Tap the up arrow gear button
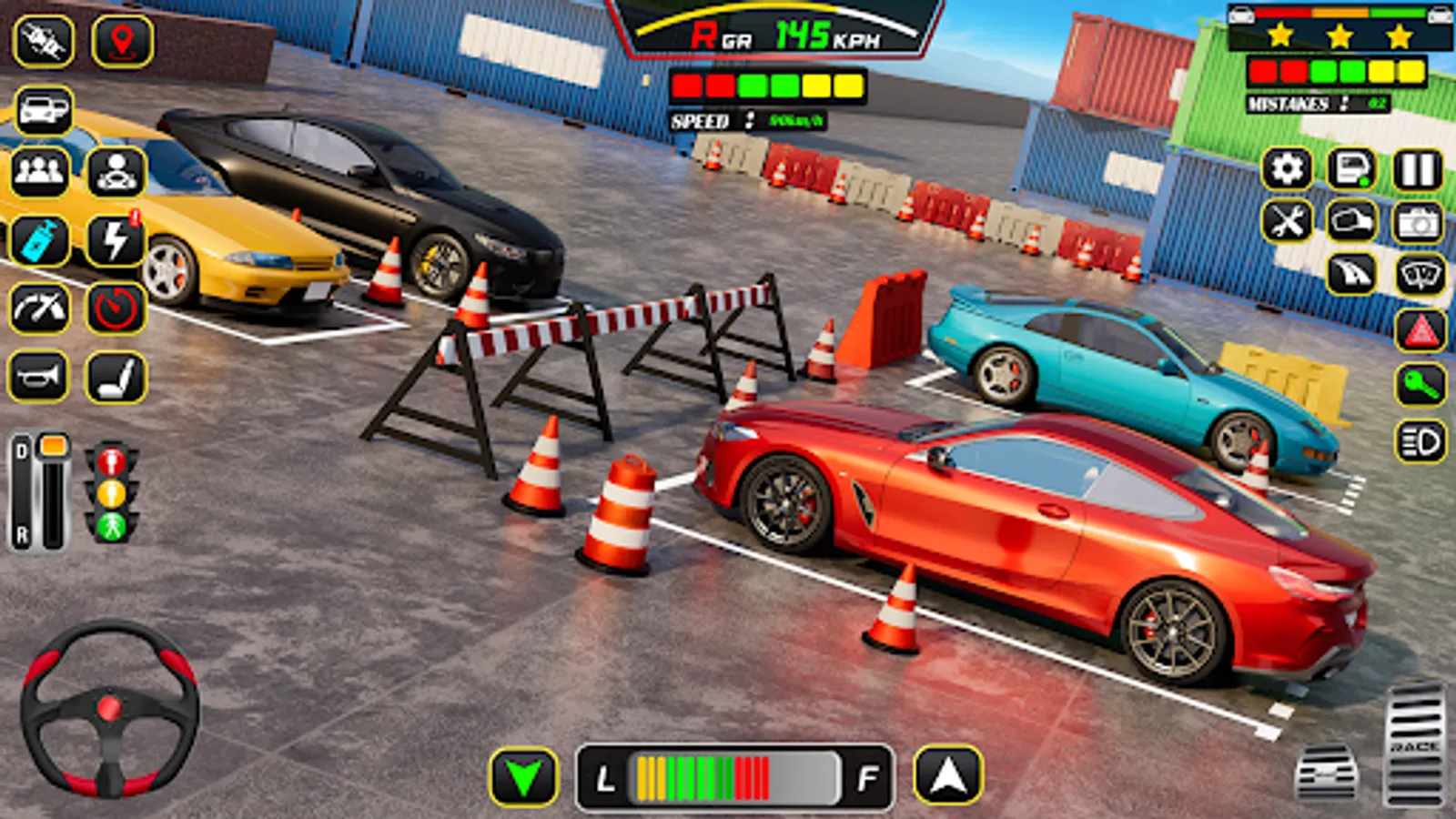Viewport: 1456px width, 819px height. click(948, 775)
